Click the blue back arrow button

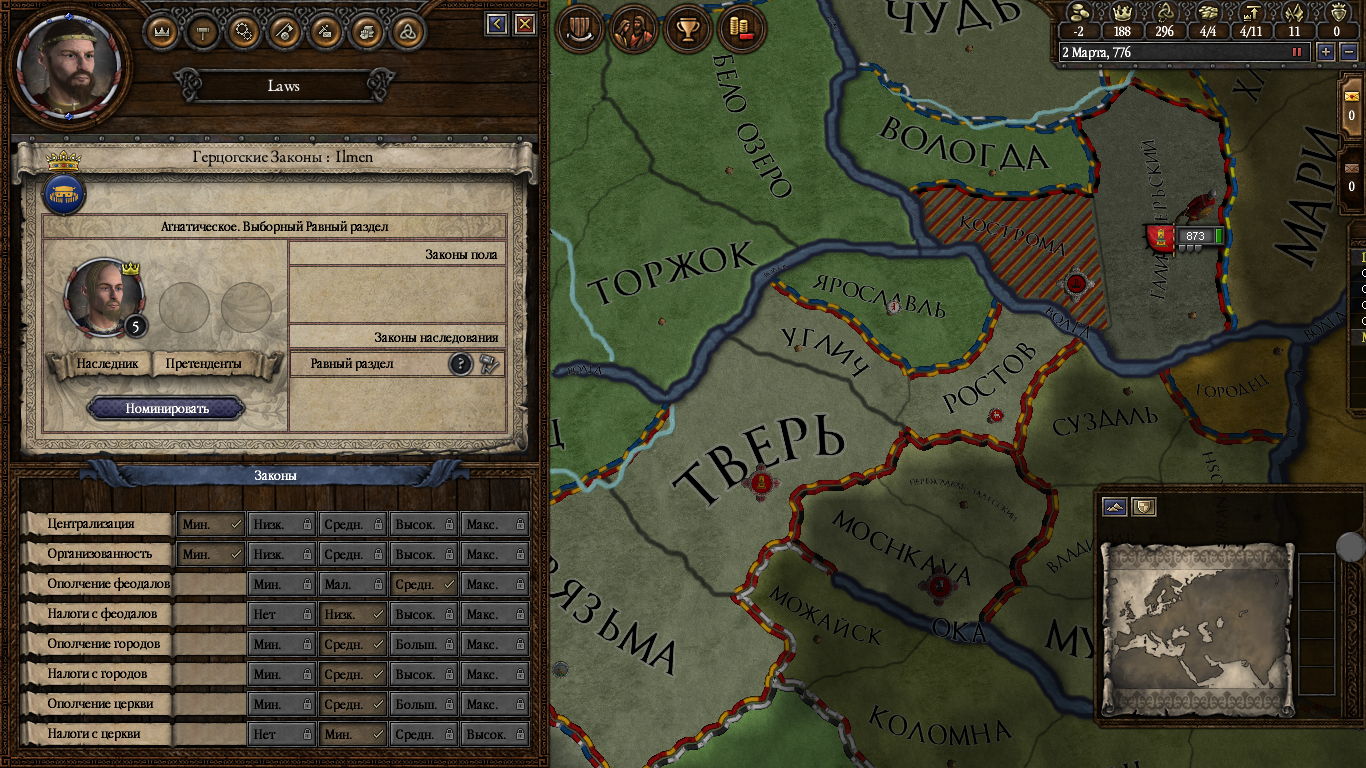pos(497,24)
